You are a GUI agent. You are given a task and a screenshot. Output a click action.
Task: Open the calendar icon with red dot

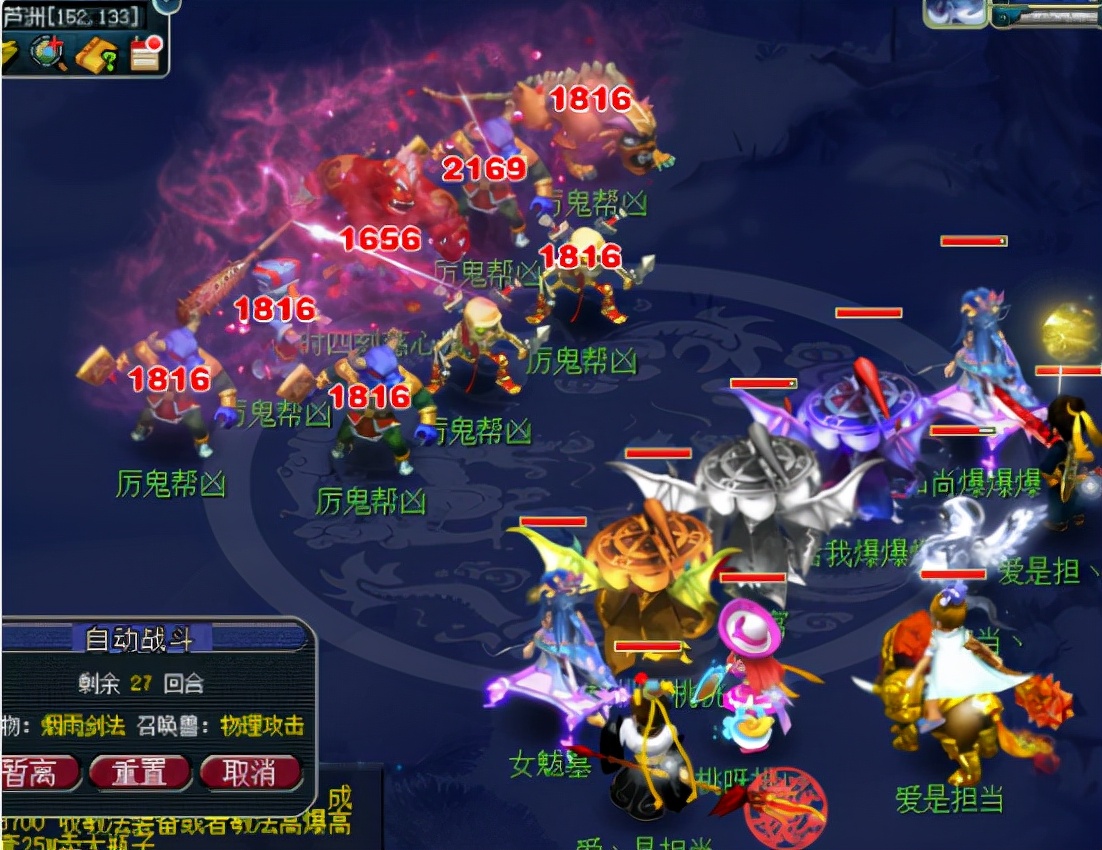[145, 53]
